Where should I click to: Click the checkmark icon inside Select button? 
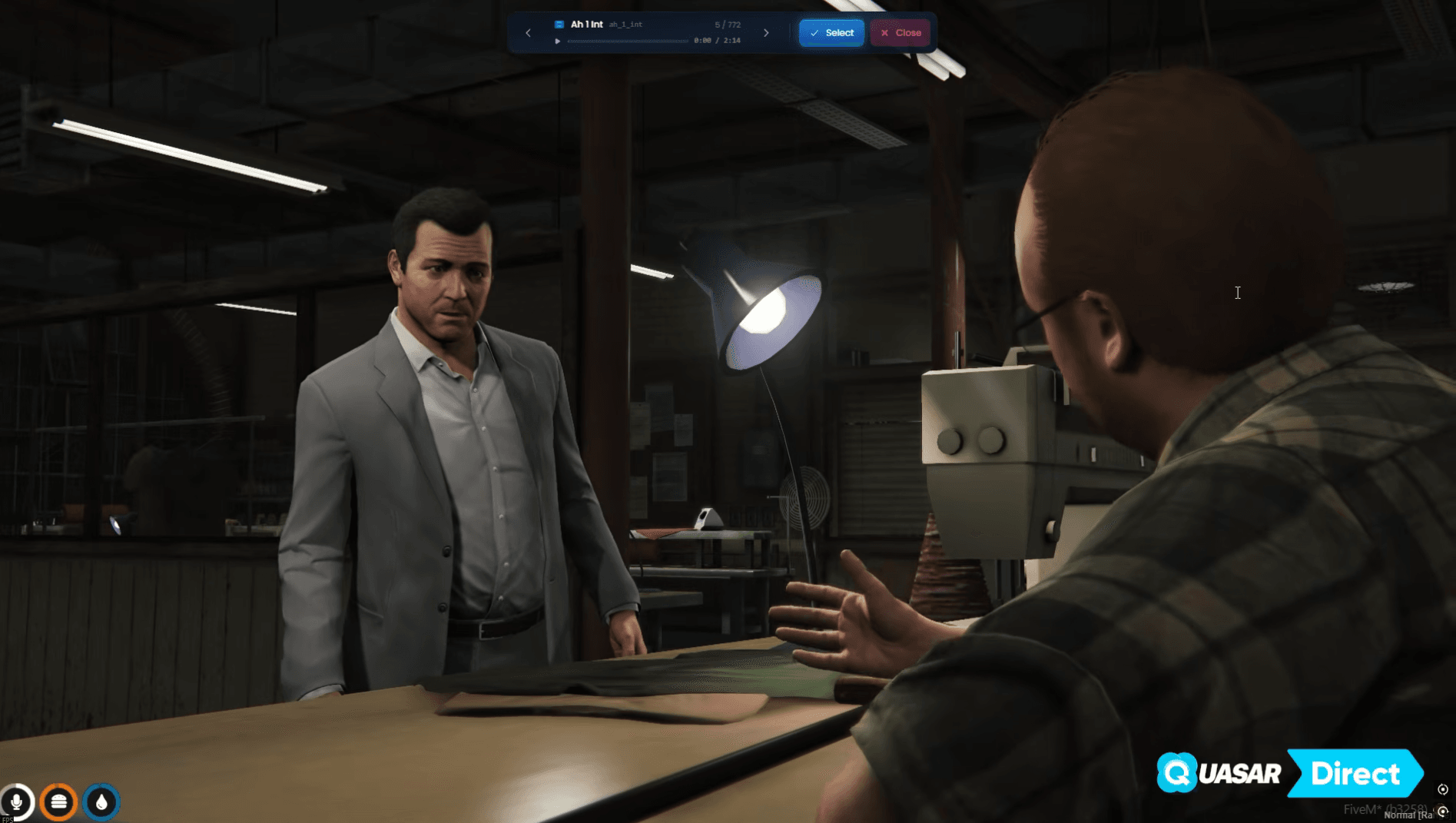(x=814, y=32)
